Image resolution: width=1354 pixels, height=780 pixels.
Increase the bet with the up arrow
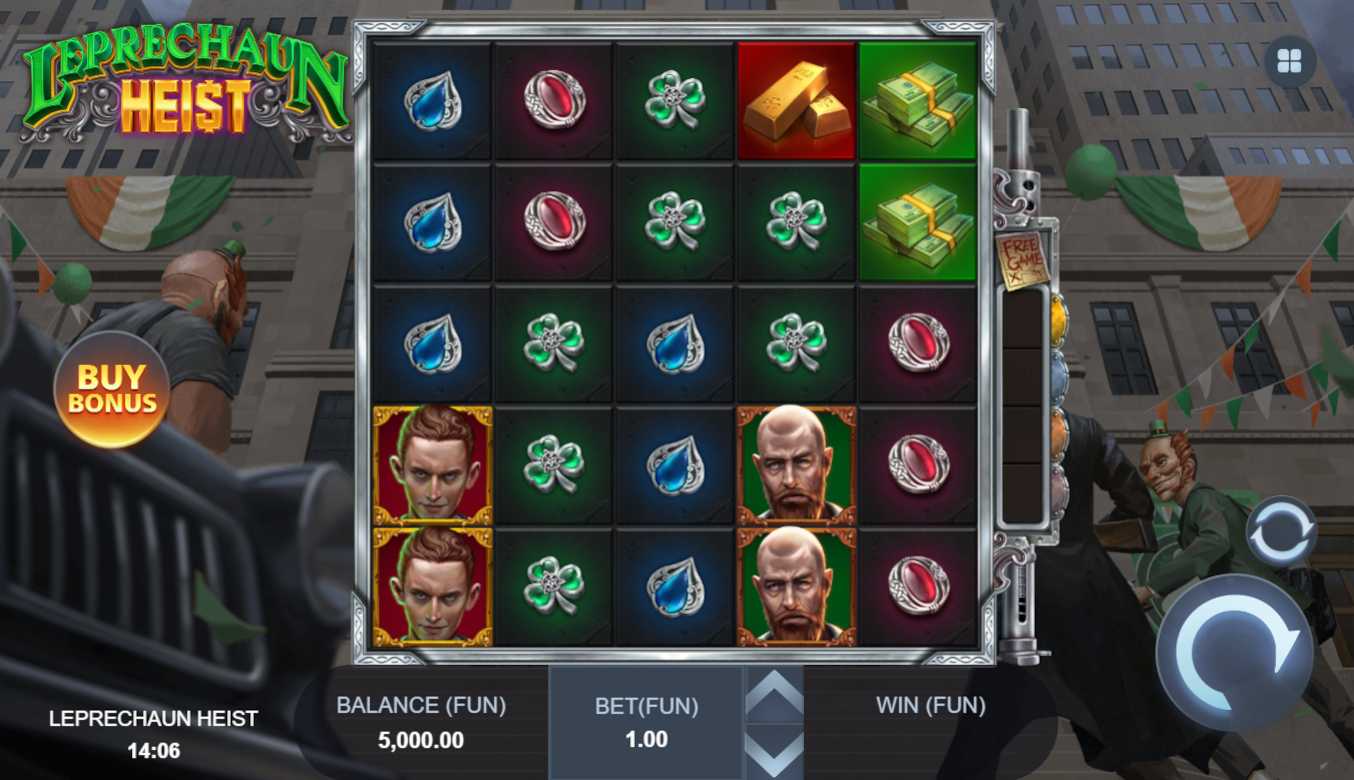click(x=774, y=695)
